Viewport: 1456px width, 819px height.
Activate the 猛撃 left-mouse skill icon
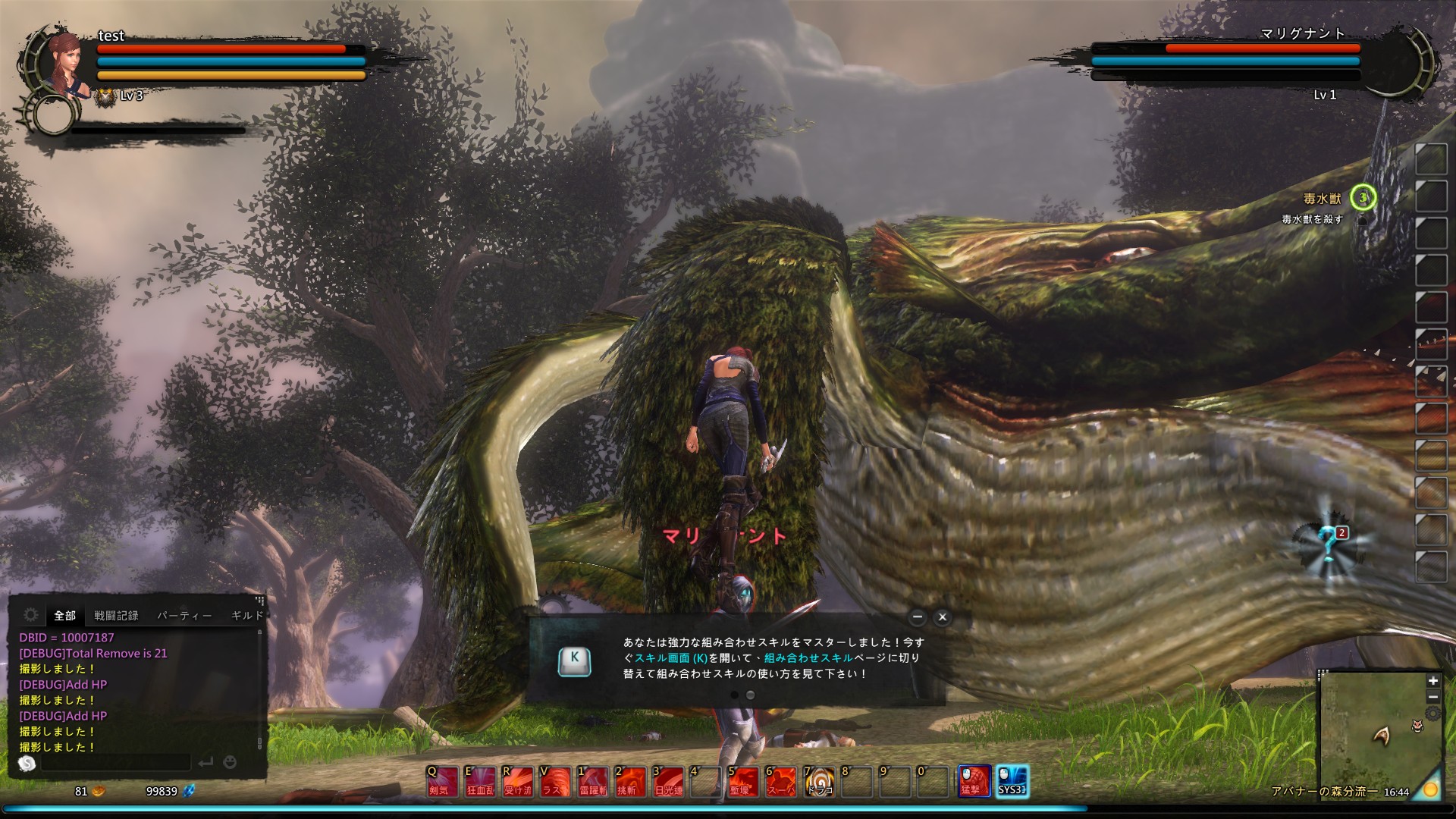[974, 781]
